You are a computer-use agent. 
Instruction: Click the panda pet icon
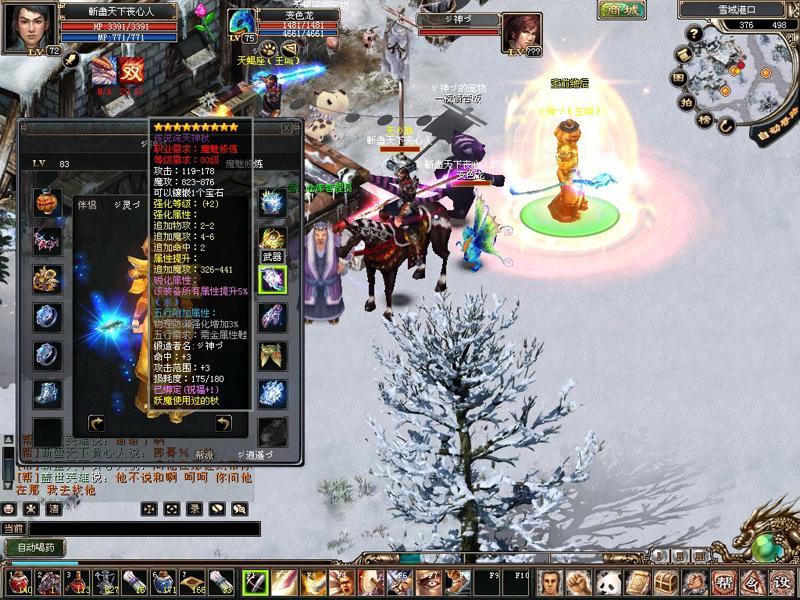coord(607,582)
